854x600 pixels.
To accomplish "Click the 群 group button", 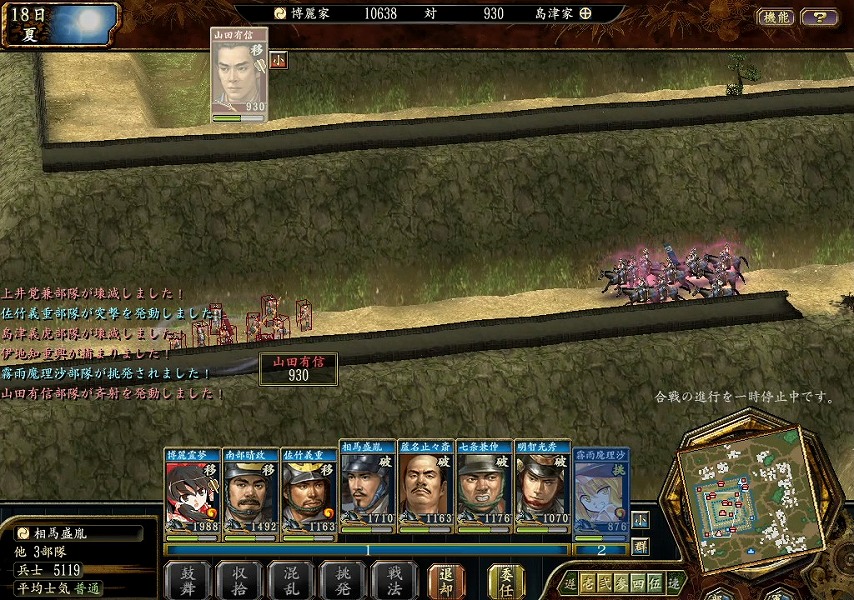I will click(x=640, y=546).
